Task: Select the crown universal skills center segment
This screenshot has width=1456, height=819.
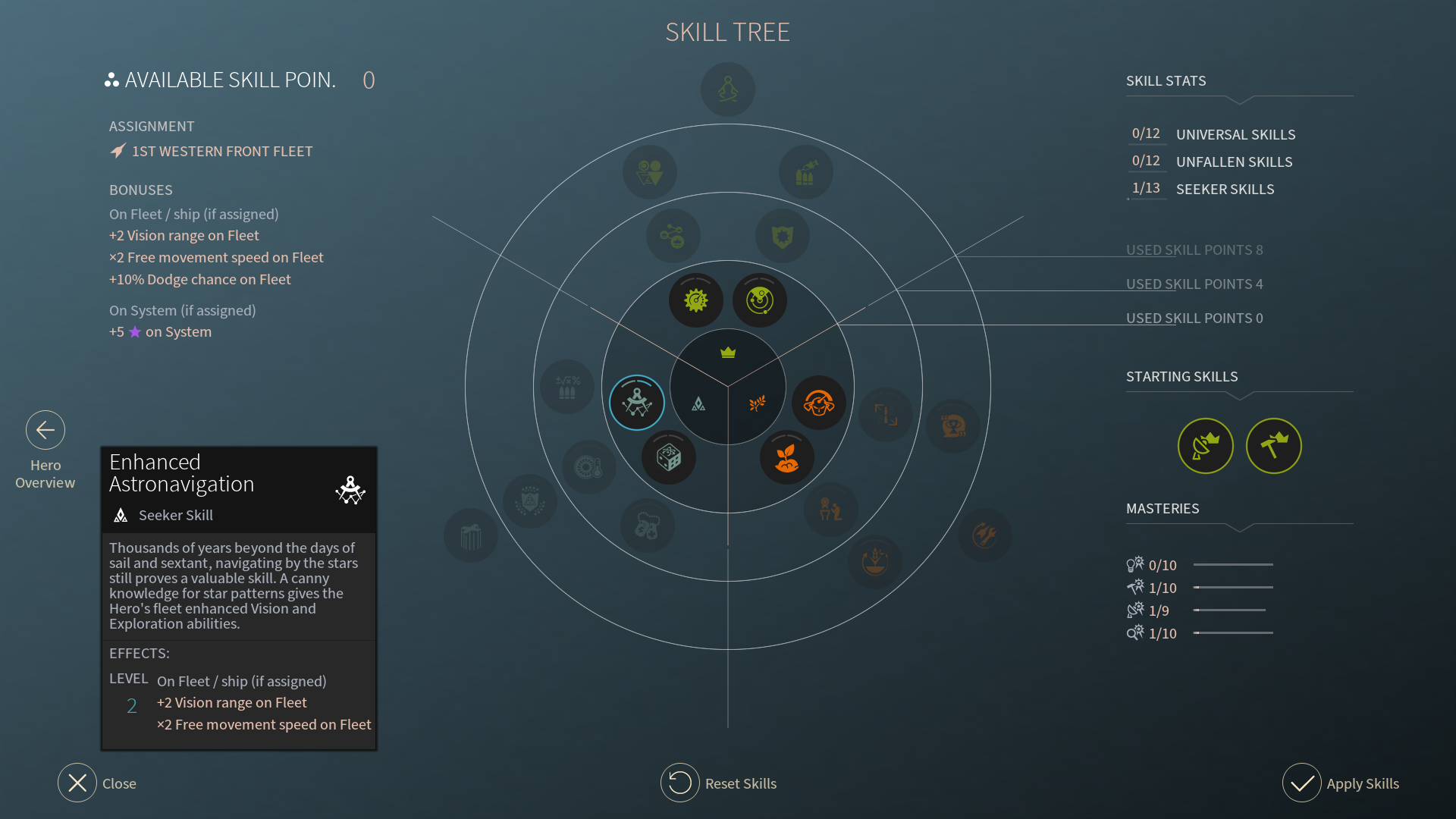Action: [x=728, y=353]
